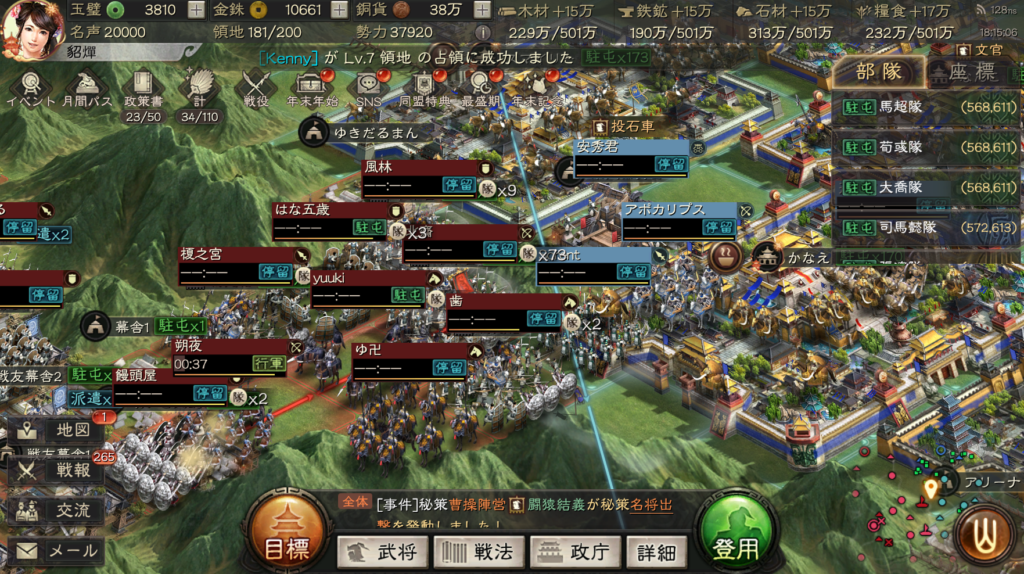Select the 馬超隊 troop row
This screenshot has width=1024, height=574.
(925, 107)
